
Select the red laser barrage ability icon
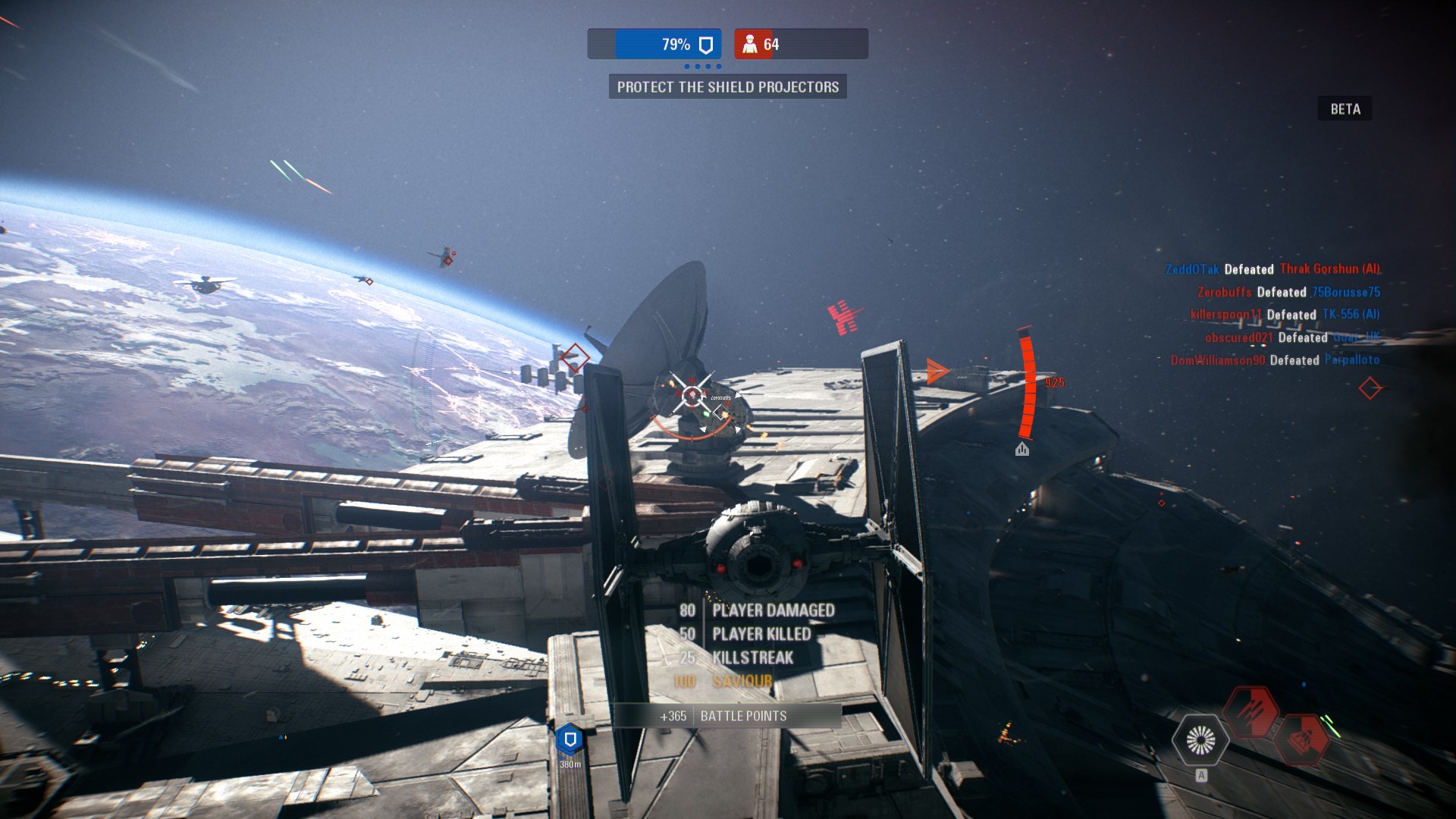1250,711
